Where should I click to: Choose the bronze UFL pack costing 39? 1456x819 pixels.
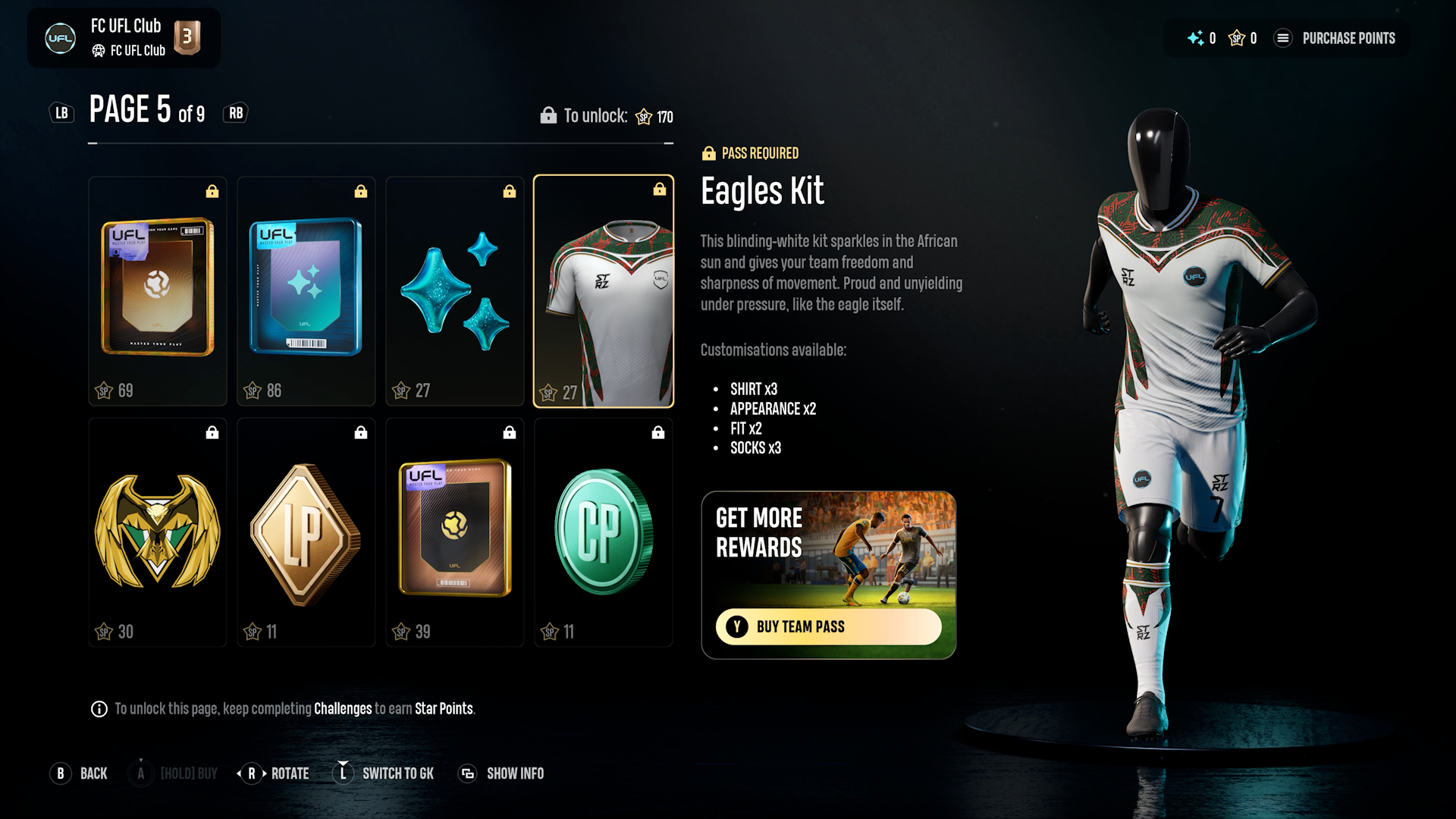455,532
